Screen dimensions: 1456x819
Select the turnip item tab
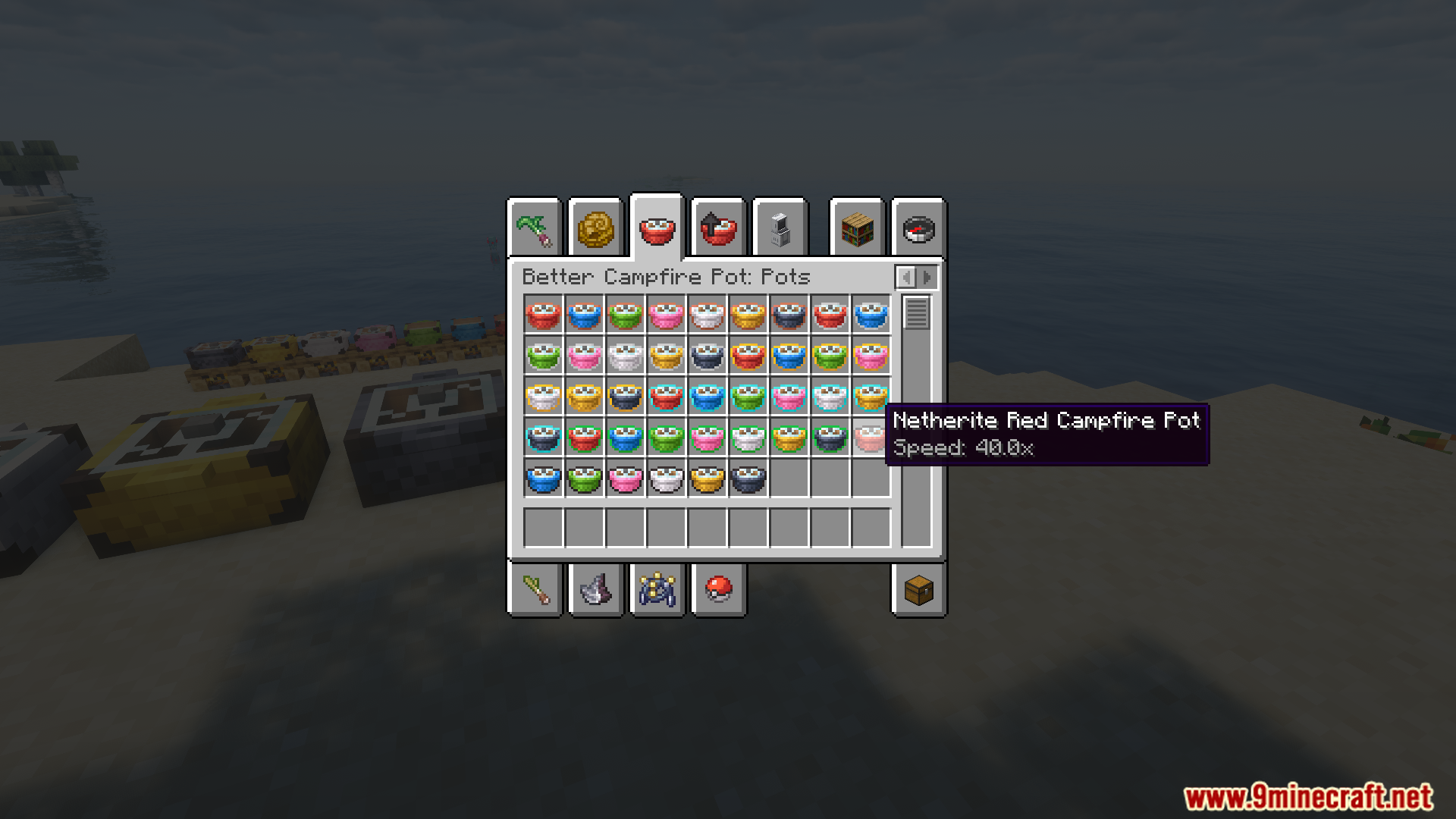535,227
